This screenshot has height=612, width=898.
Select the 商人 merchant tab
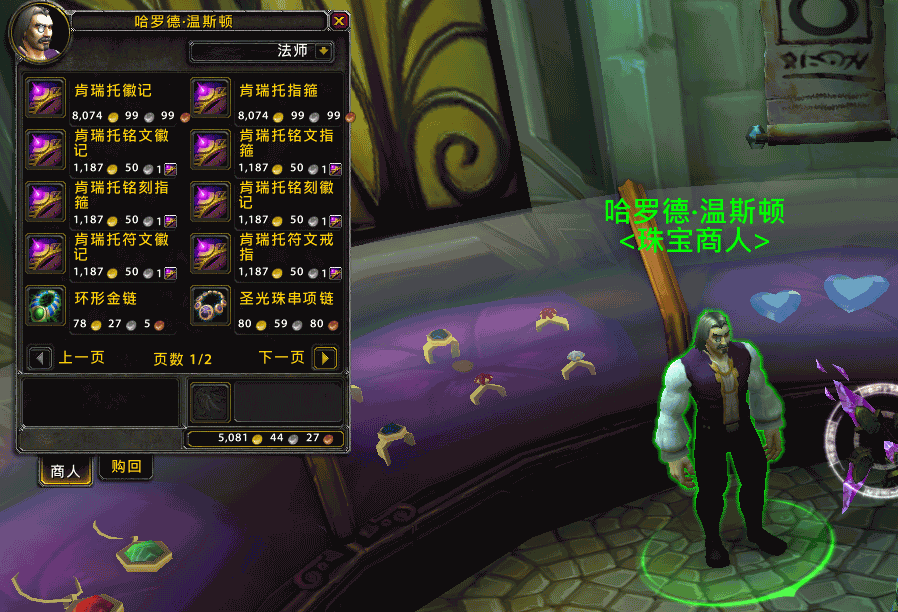pos(65,470)
